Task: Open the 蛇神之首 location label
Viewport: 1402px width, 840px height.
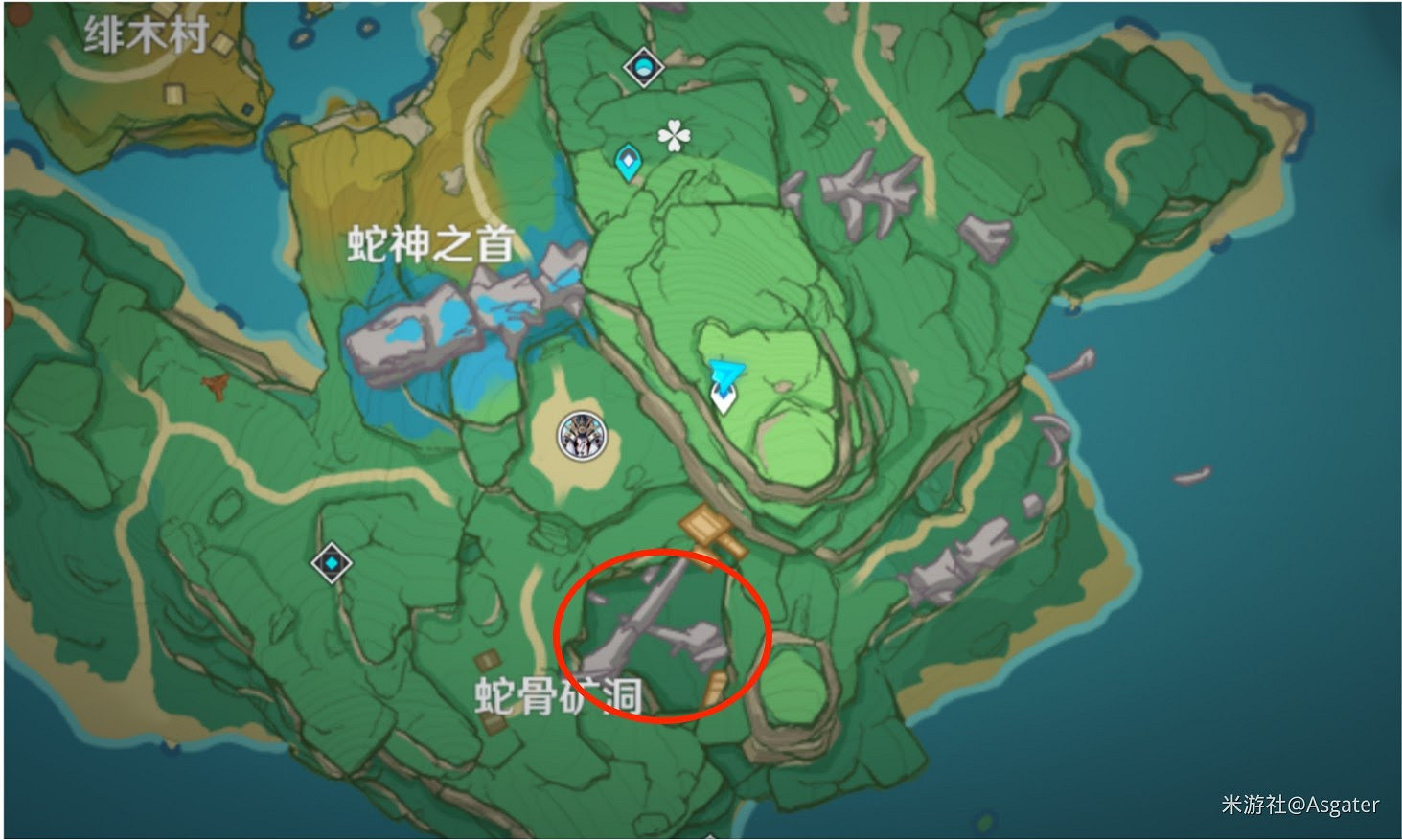Action: coord(428,242)
